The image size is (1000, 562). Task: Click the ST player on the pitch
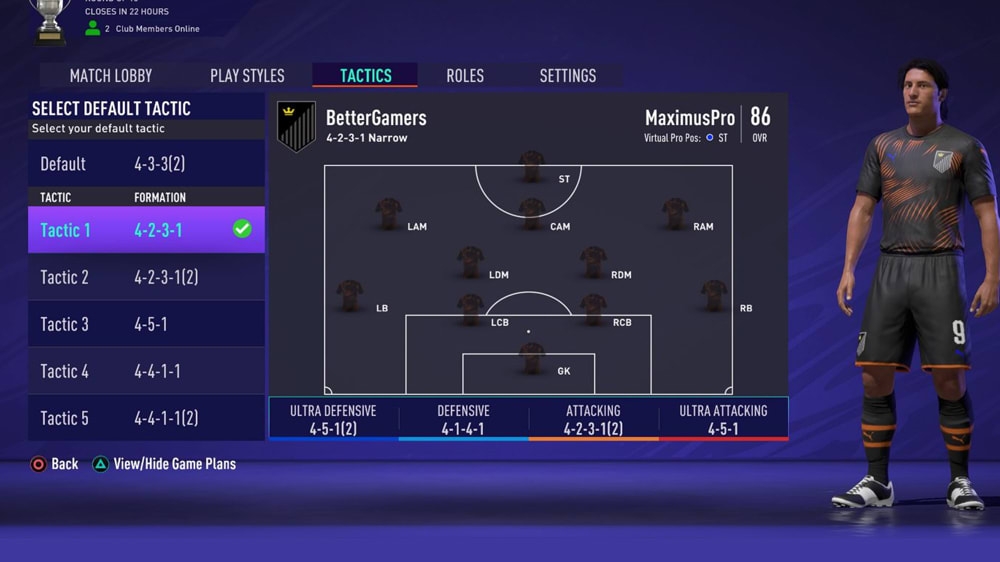(x=532, y=167)
